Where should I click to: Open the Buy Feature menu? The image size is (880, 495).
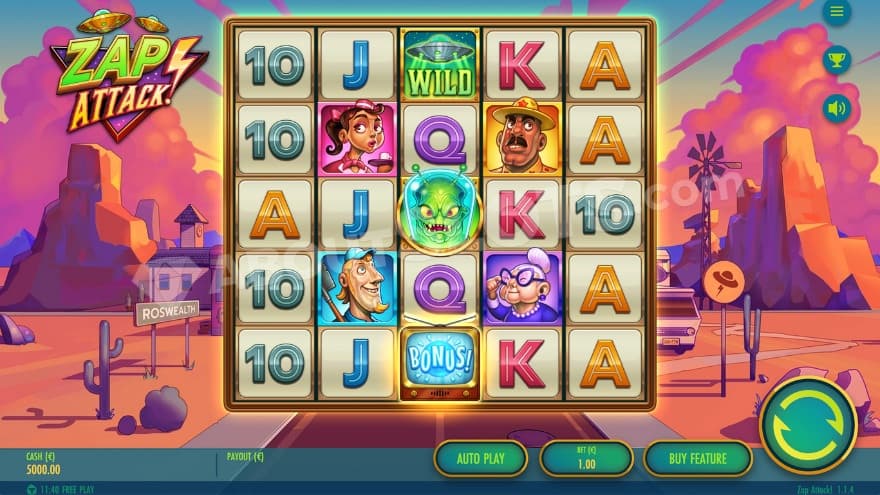(697, 458)
